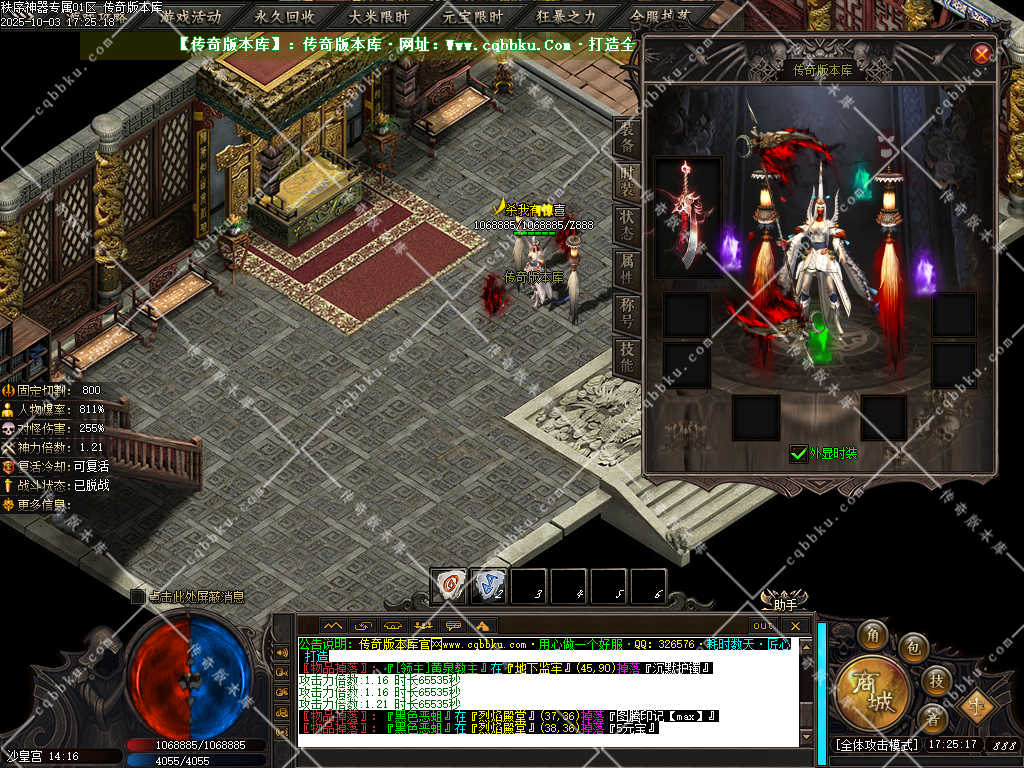Open the 永久回收 permanent recycle menu
This screenshot has height=768, width=1024.
coord(285,16)
